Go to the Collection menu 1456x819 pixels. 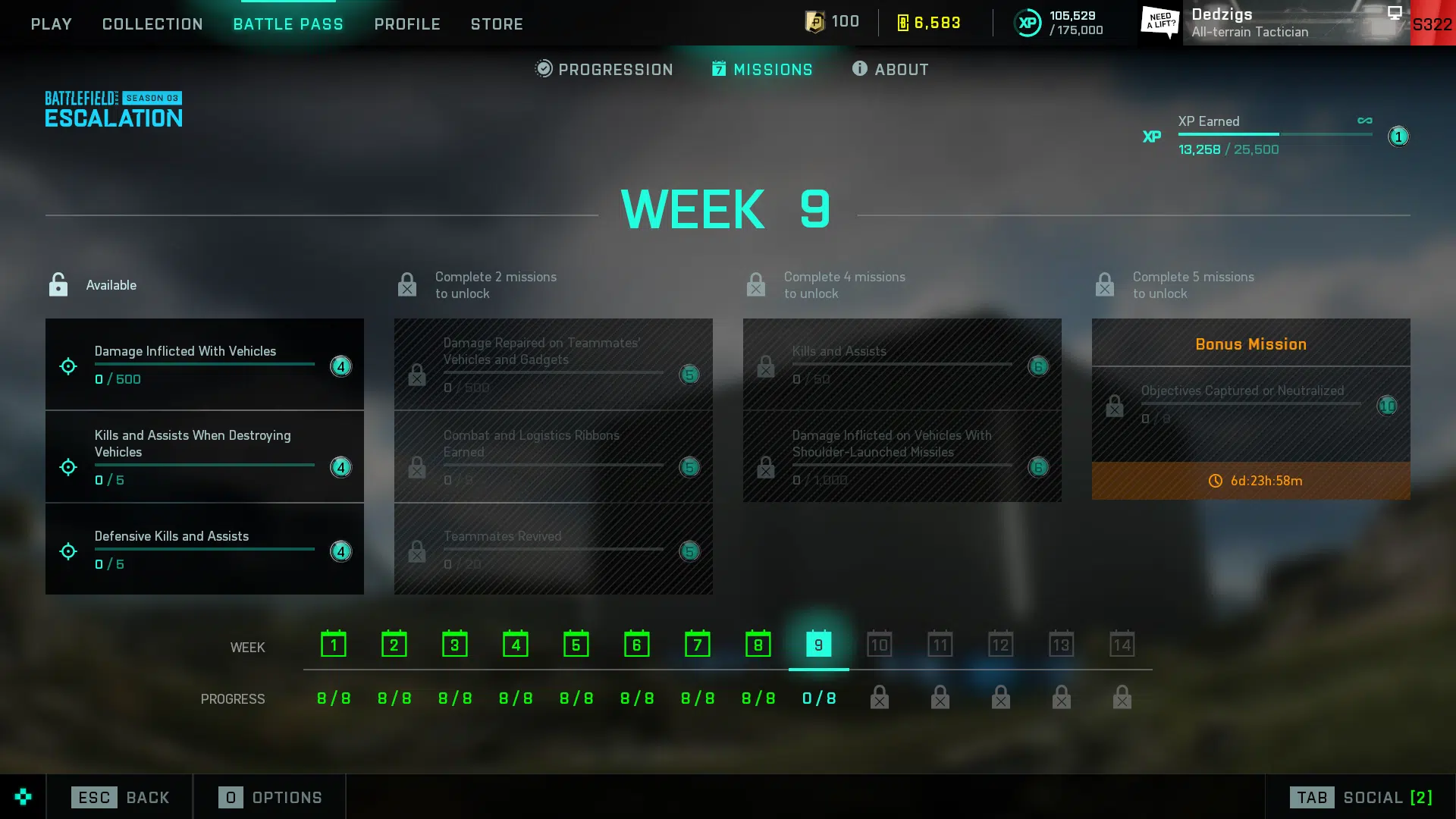point(152,24)
